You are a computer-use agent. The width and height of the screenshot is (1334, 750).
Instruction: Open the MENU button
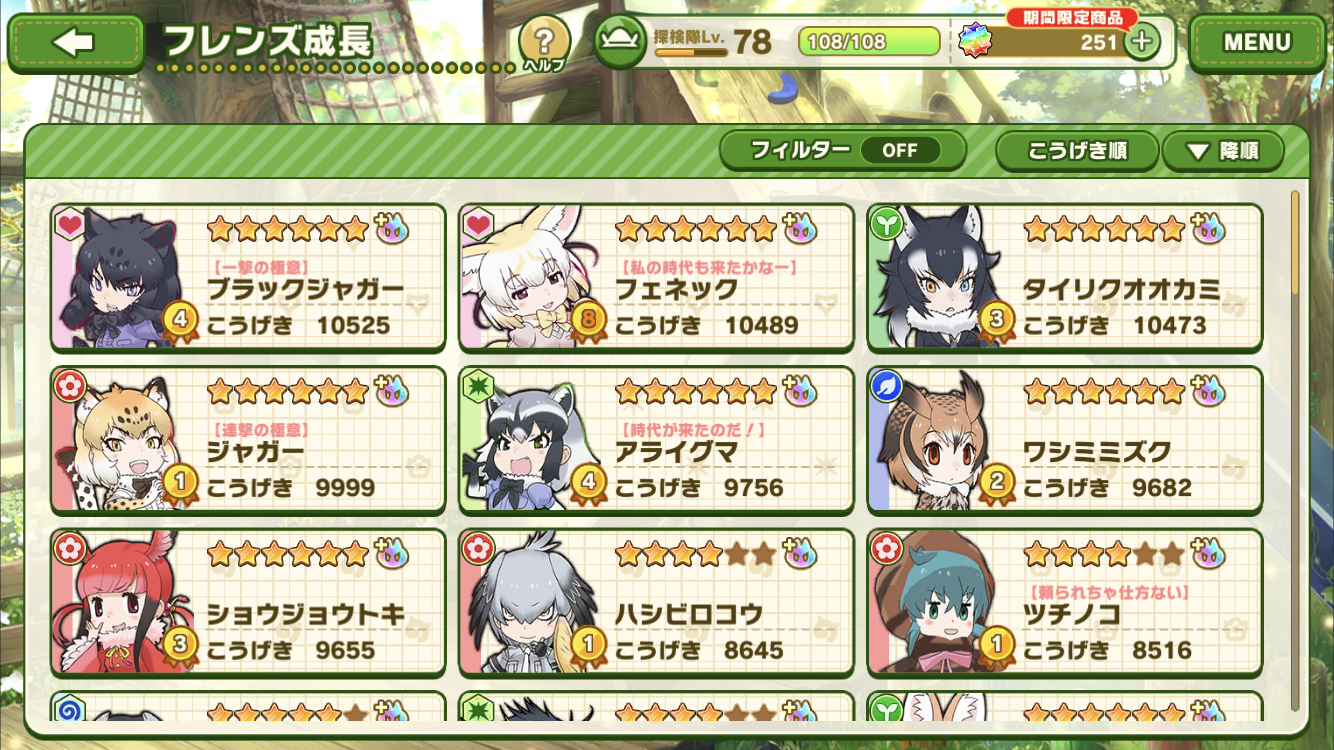[x=1257, y=42]
